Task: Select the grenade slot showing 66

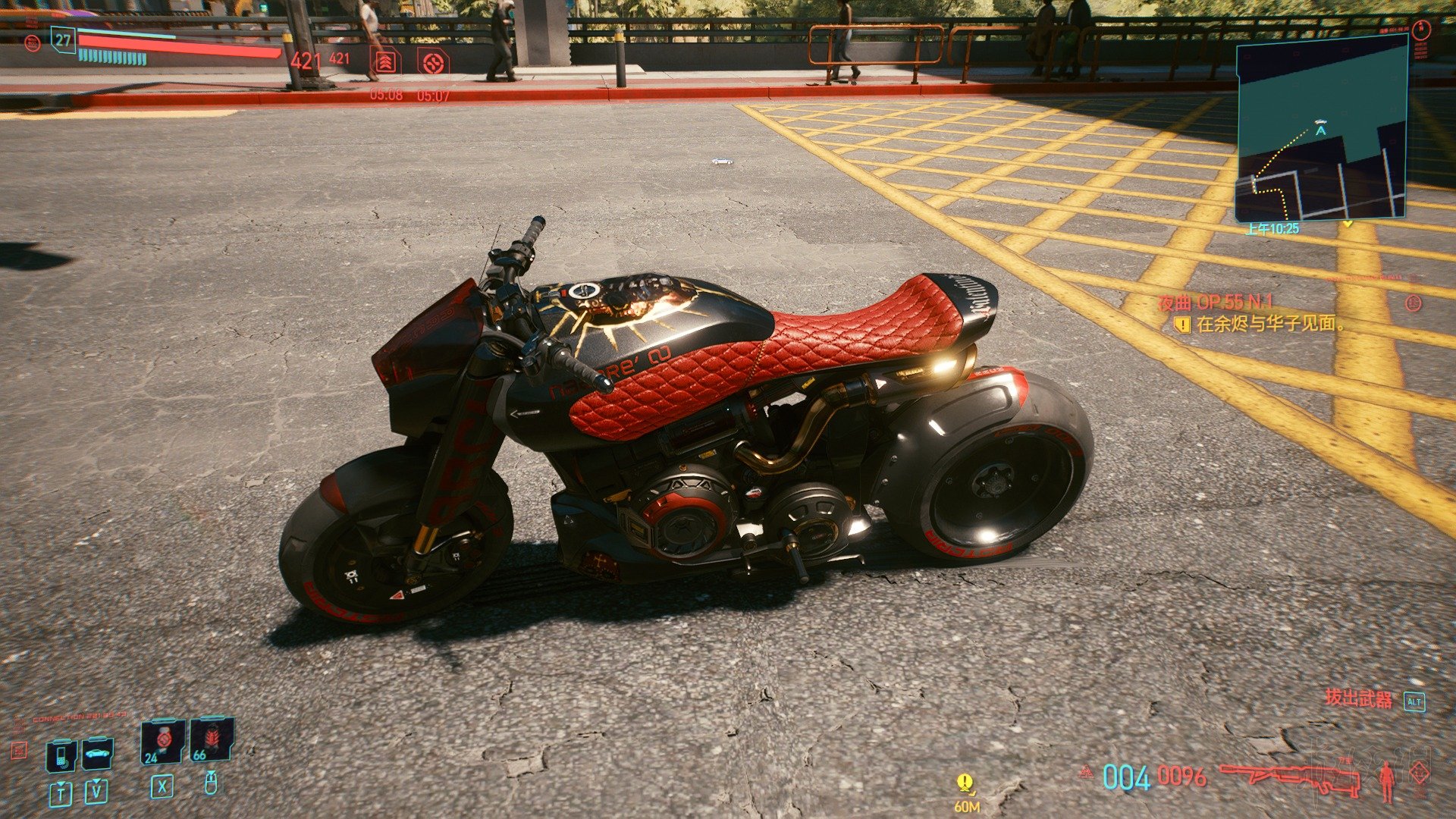Action: [211, 739]
